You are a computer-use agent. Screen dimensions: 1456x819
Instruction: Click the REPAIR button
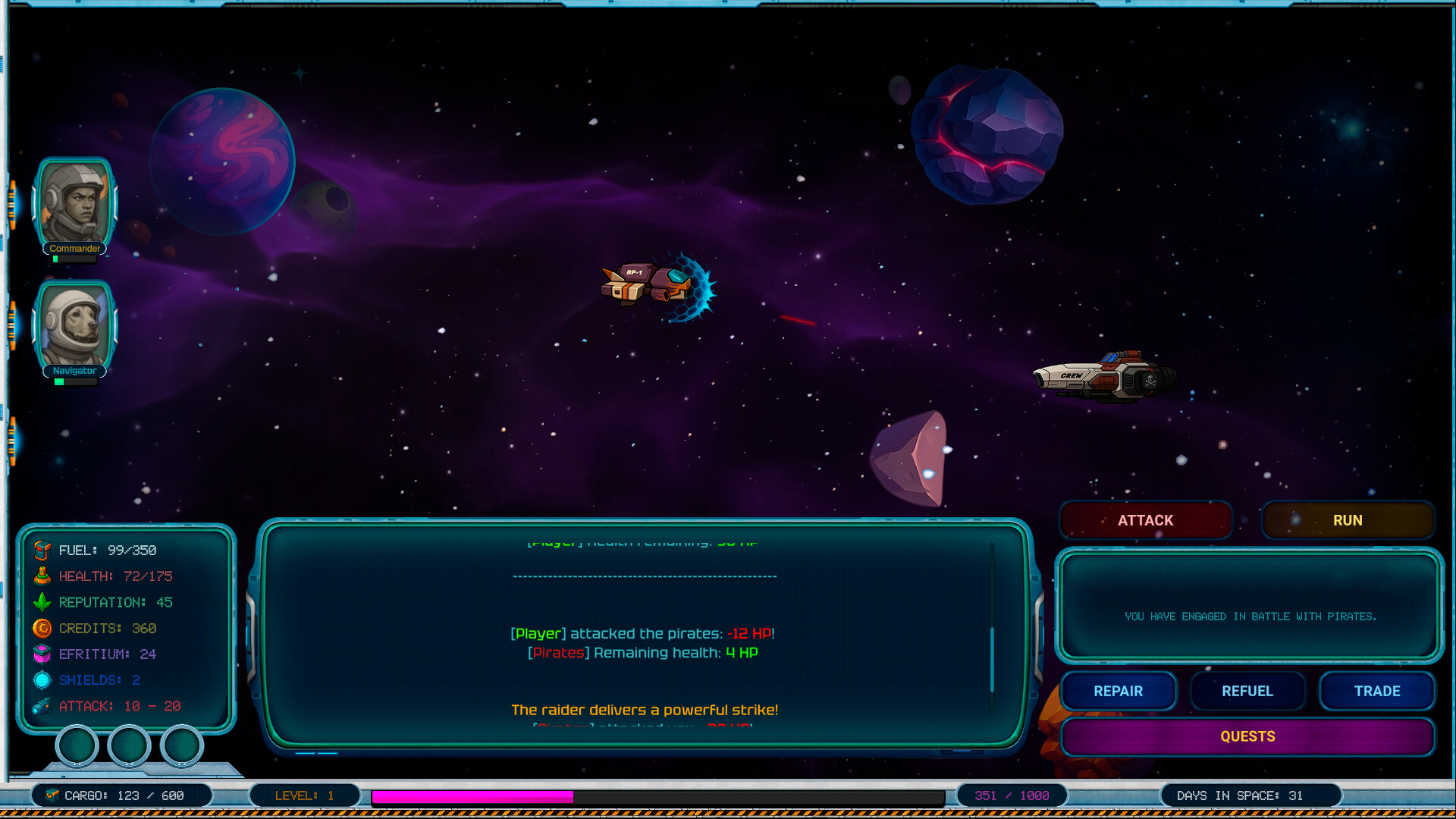1119,691
